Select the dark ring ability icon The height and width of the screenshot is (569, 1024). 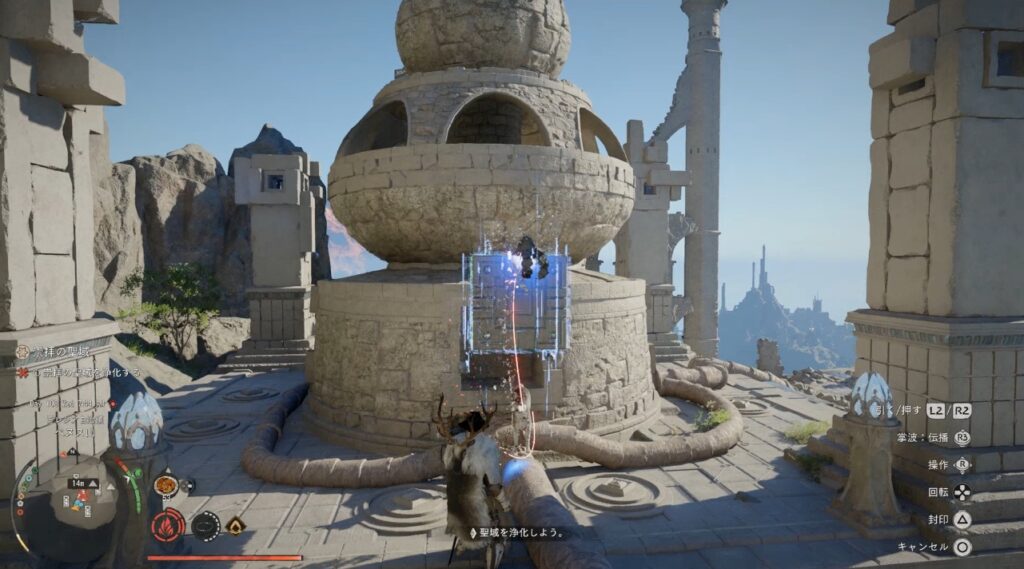tap(205, 525)
